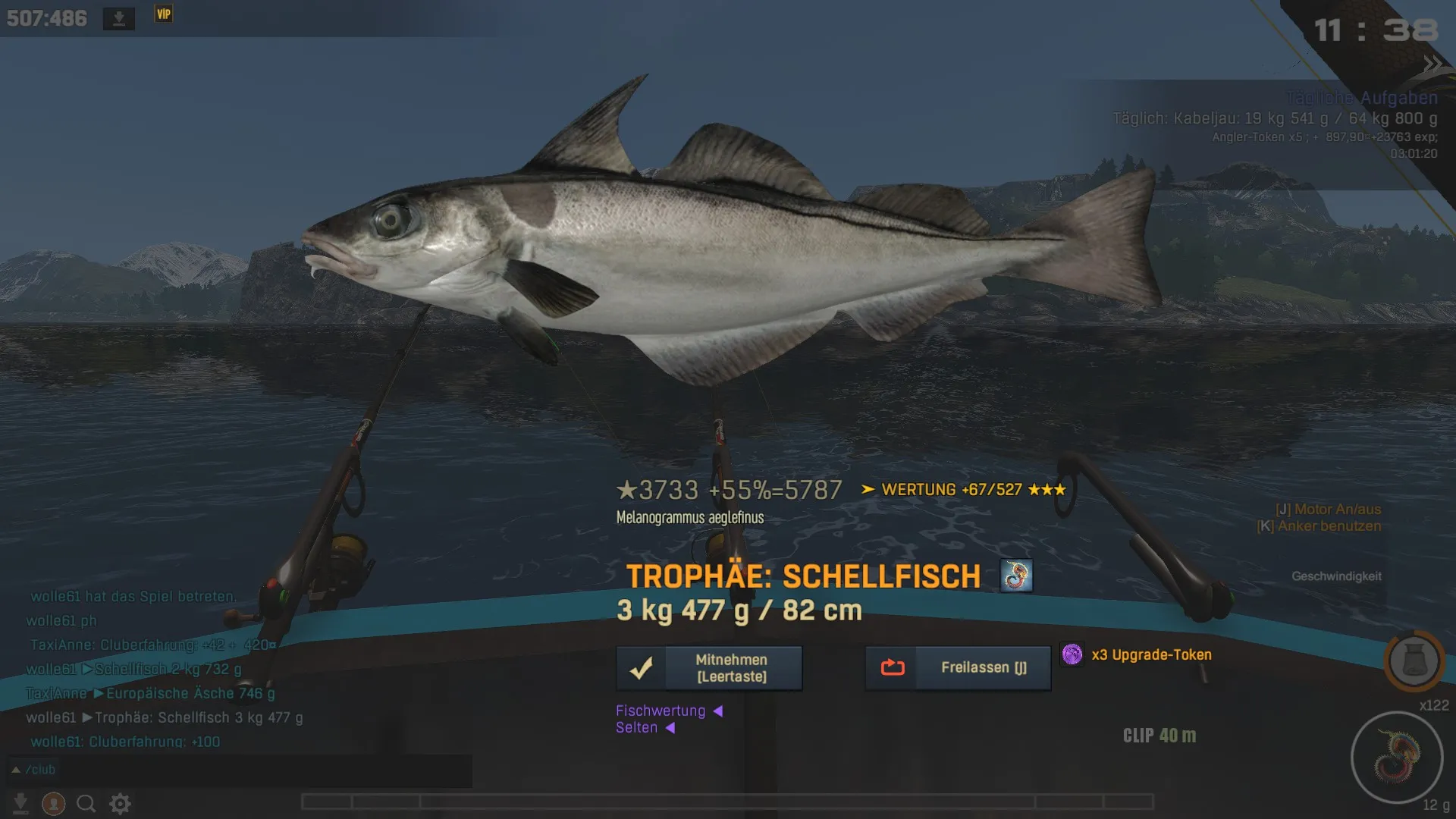The height and width of the screenshot is (819, 1456).
Task: Select the ragworm bait circle
Action: coord(1397,757)
